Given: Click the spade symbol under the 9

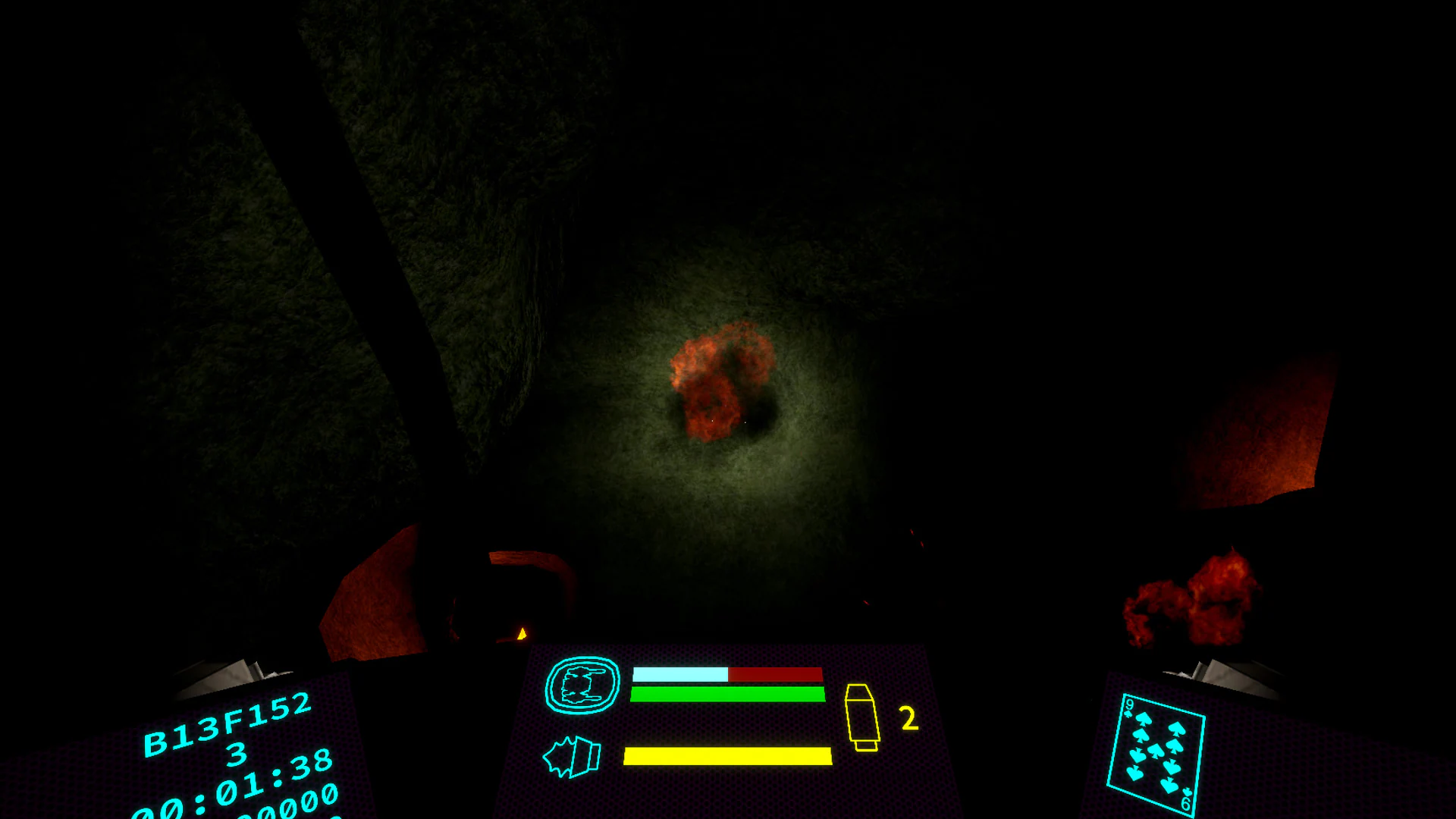Looking at the screenshot, I should click(x=1128, y=714).
